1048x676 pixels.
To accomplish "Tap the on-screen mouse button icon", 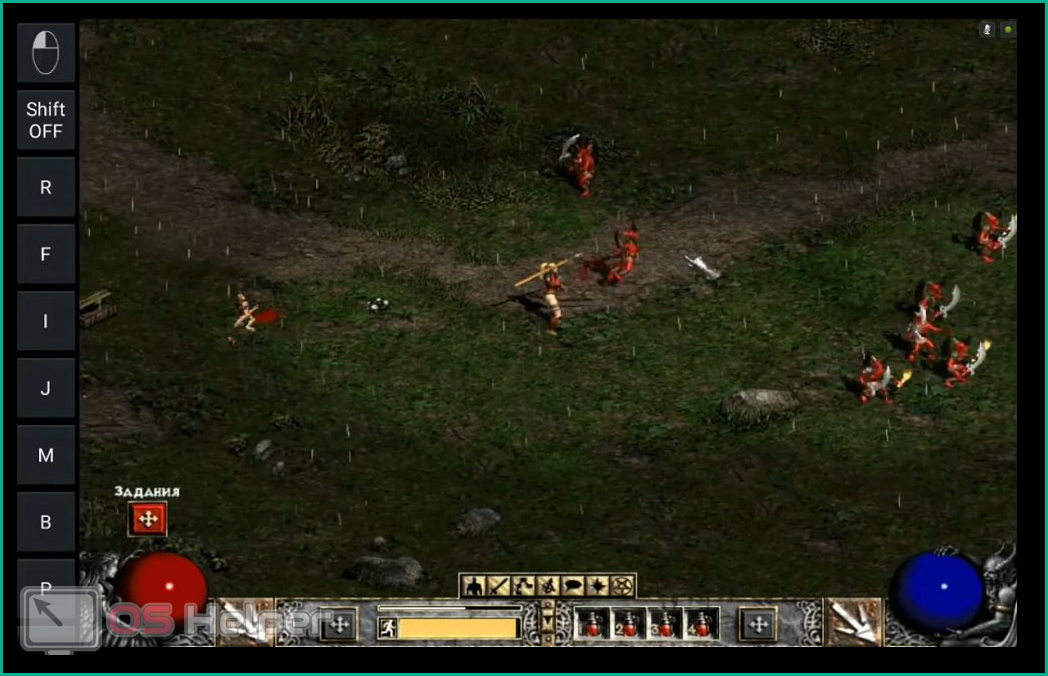I will (x=46, y=52).
